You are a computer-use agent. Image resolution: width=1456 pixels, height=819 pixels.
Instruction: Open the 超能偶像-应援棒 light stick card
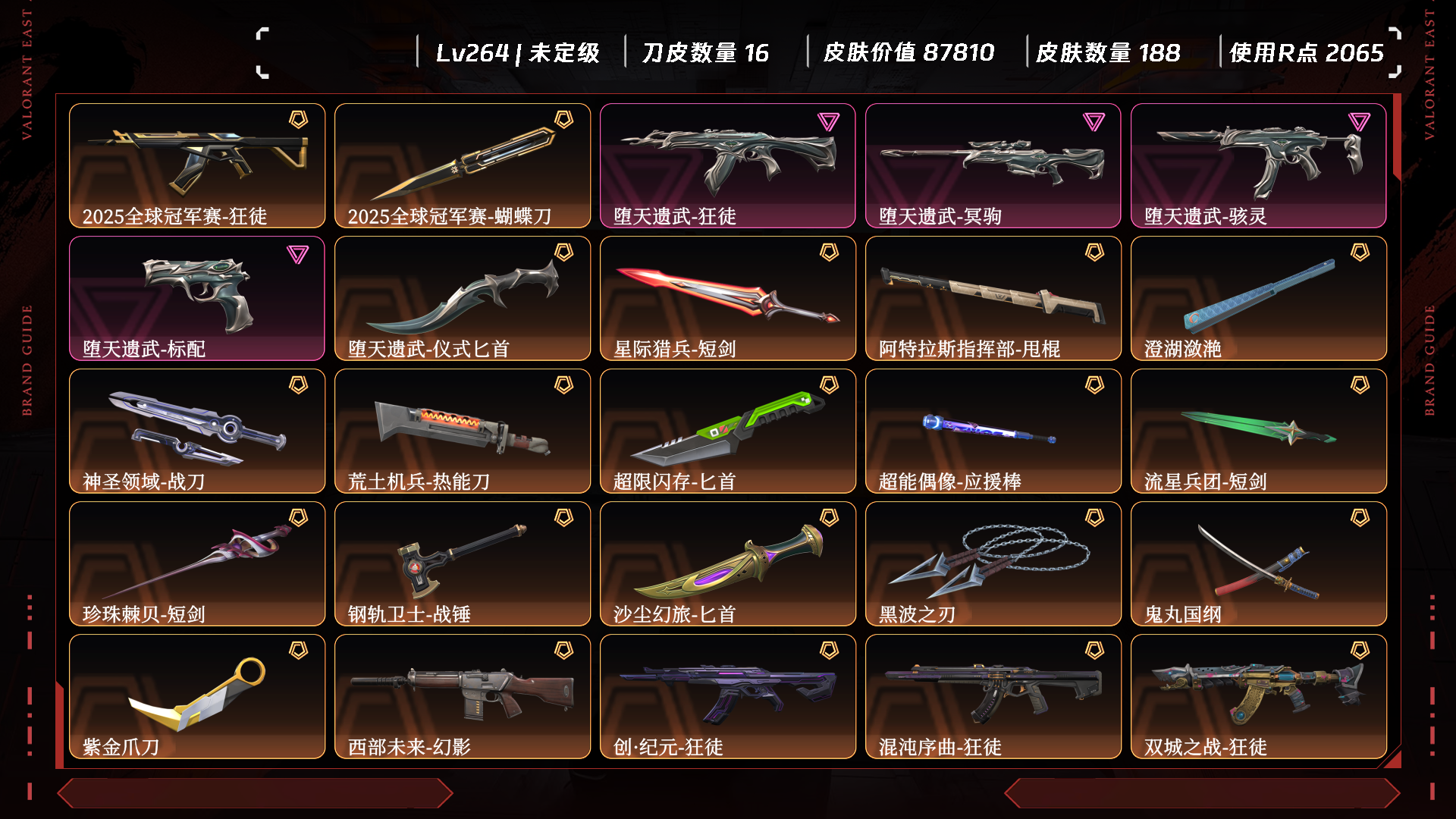coord(993,431)
